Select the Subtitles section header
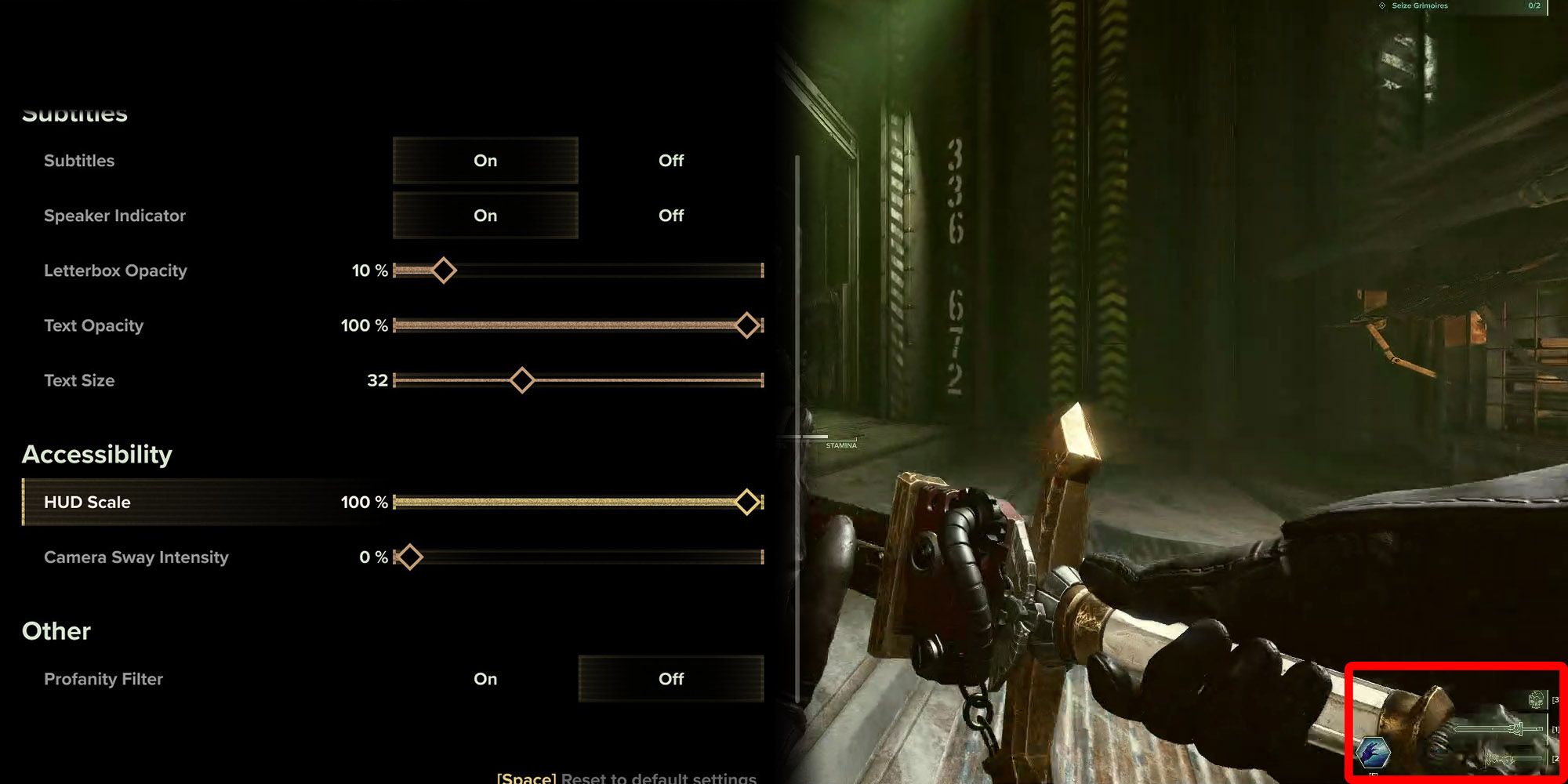This screenshot has width=1568, height=784. tap(75, 113)
